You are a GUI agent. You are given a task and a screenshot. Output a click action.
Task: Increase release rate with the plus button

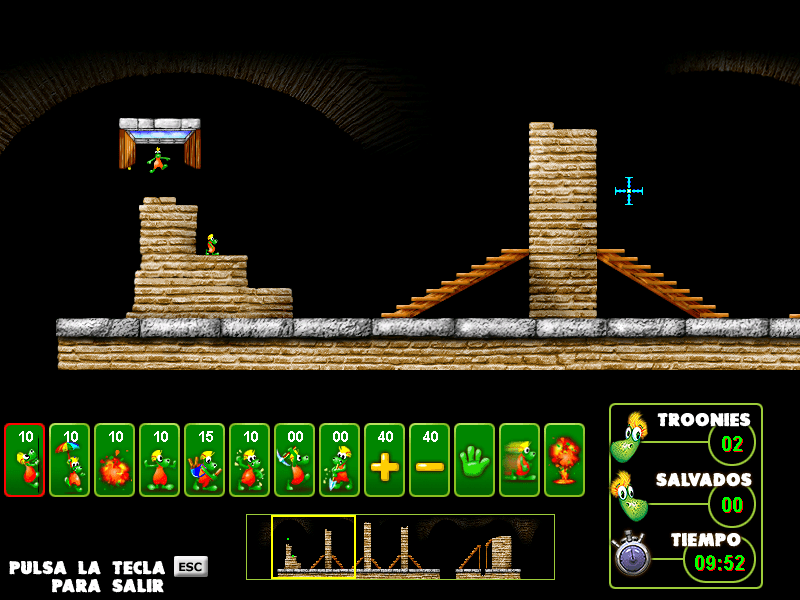(x=385, y=460)
